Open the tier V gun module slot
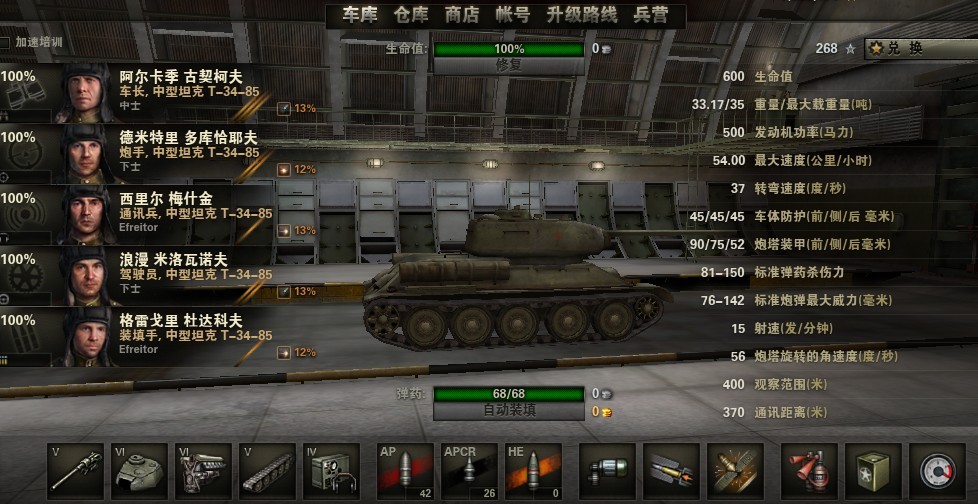 coord(75,471)
